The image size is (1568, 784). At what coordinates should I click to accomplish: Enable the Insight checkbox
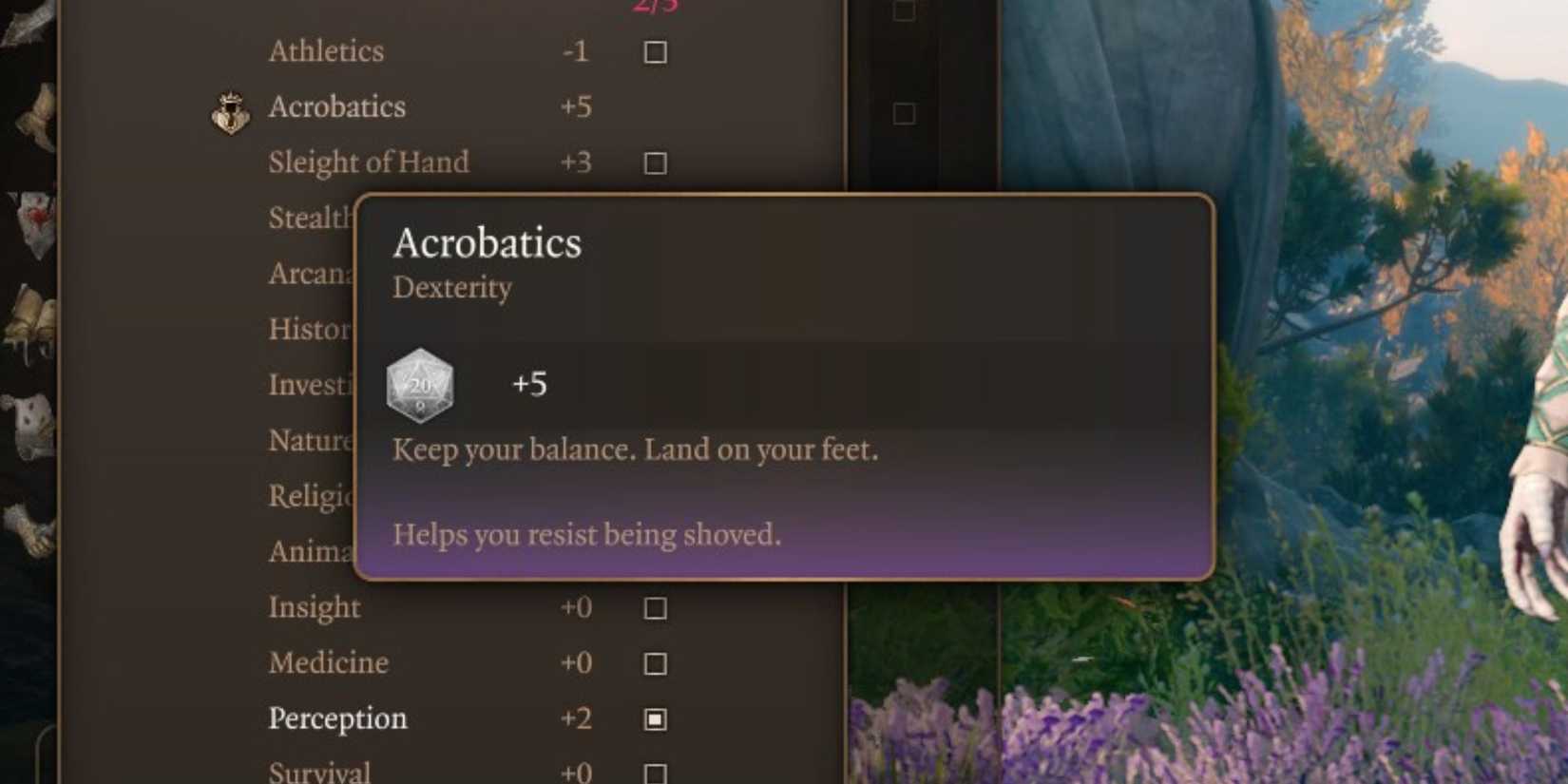tap(654, 608)
